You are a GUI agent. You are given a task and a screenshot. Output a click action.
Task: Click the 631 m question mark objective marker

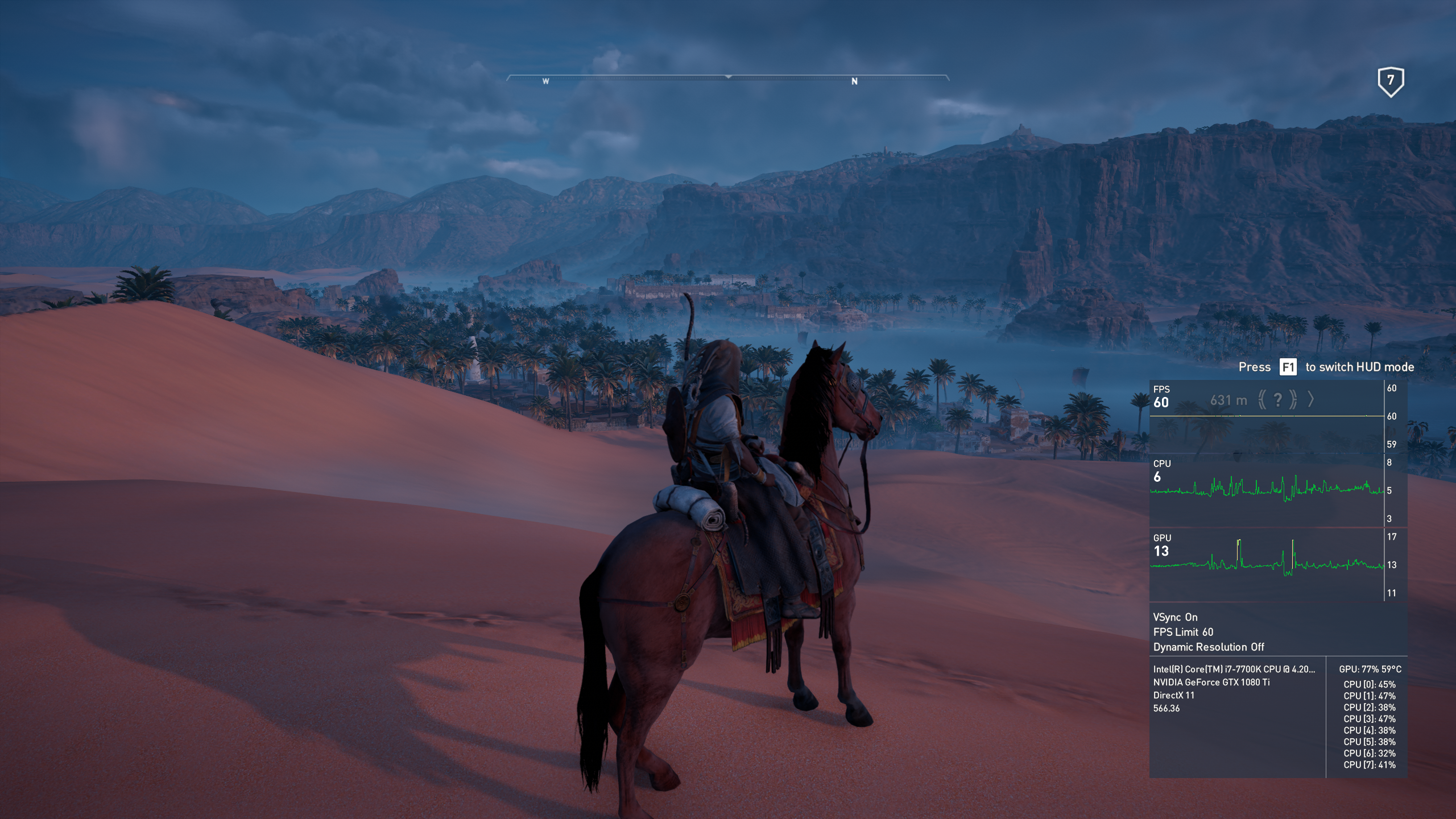1277,400
